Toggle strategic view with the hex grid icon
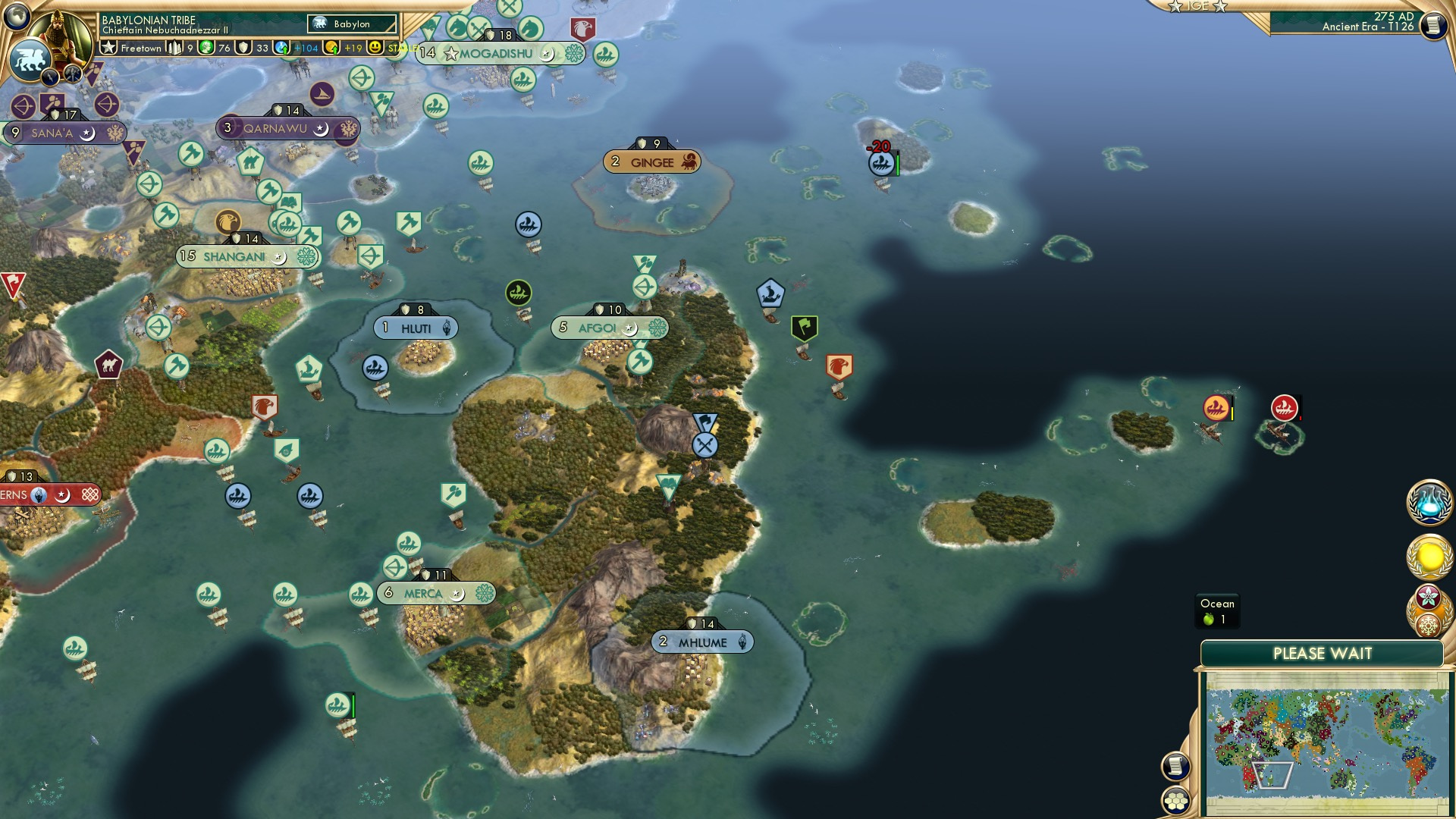 pos(1174,800)
